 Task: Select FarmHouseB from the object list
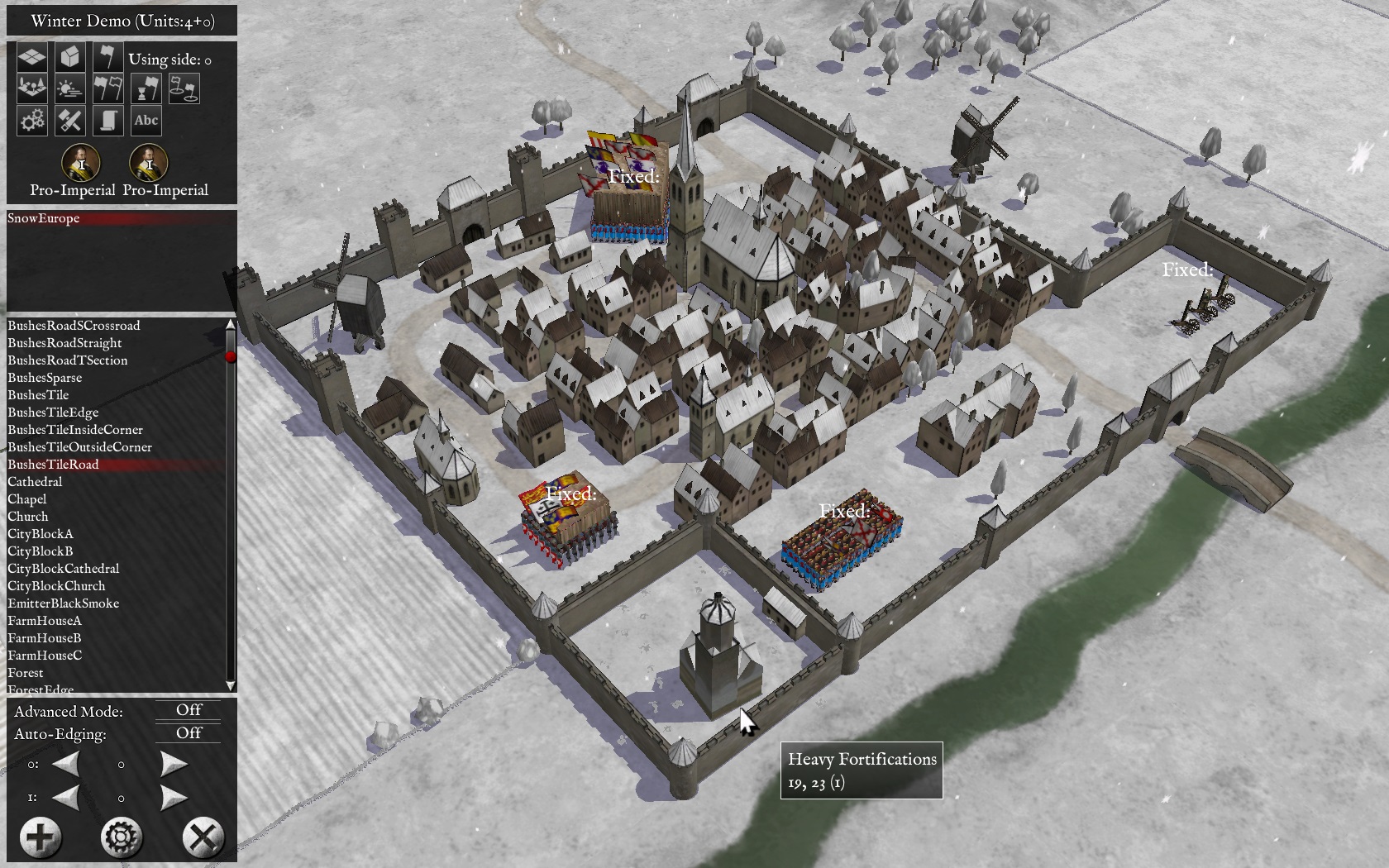point(45,638)
